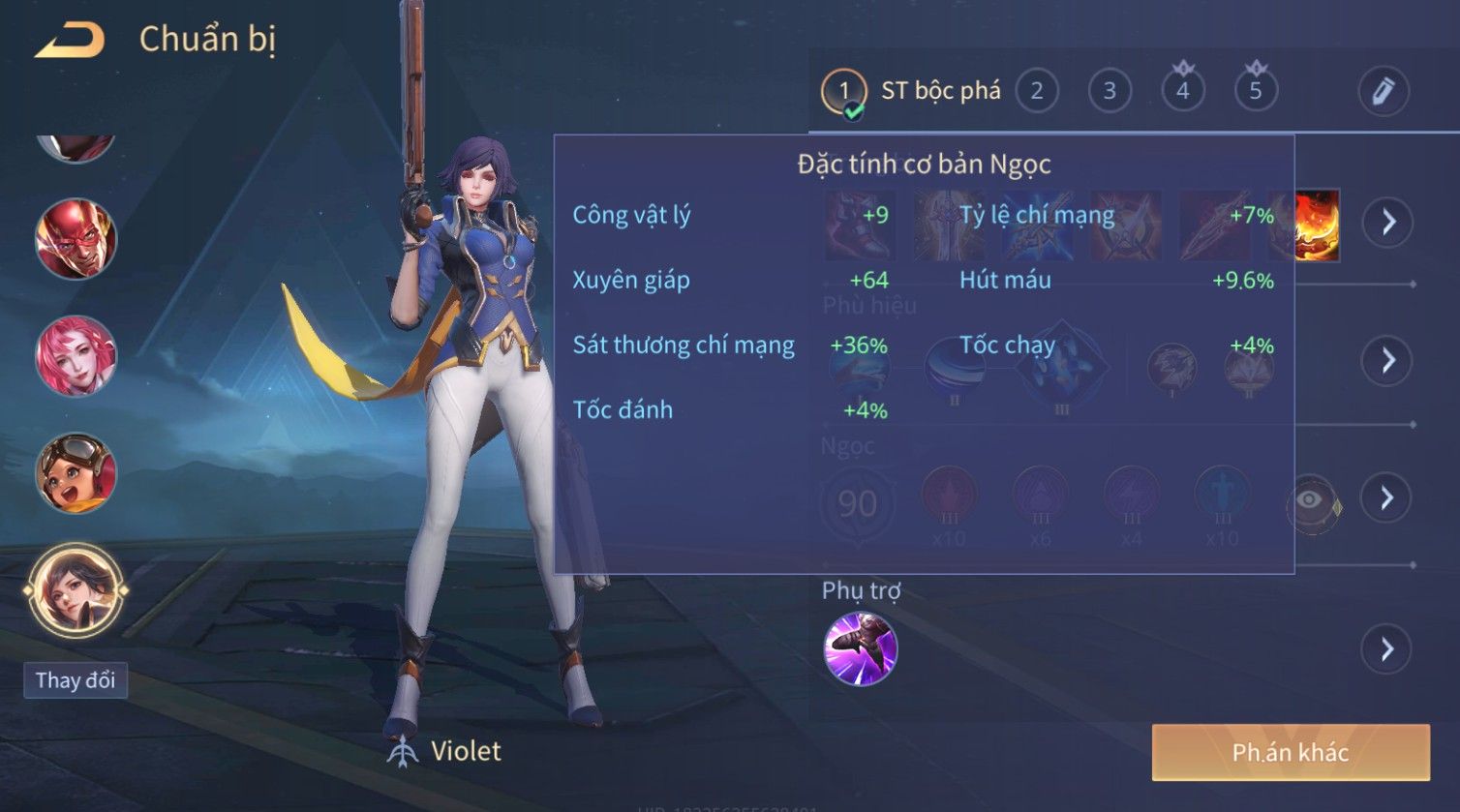Open the Phụ trợ talent arrow
The width and height of the screenshot is (1460, 812).
click(1386, 648)
